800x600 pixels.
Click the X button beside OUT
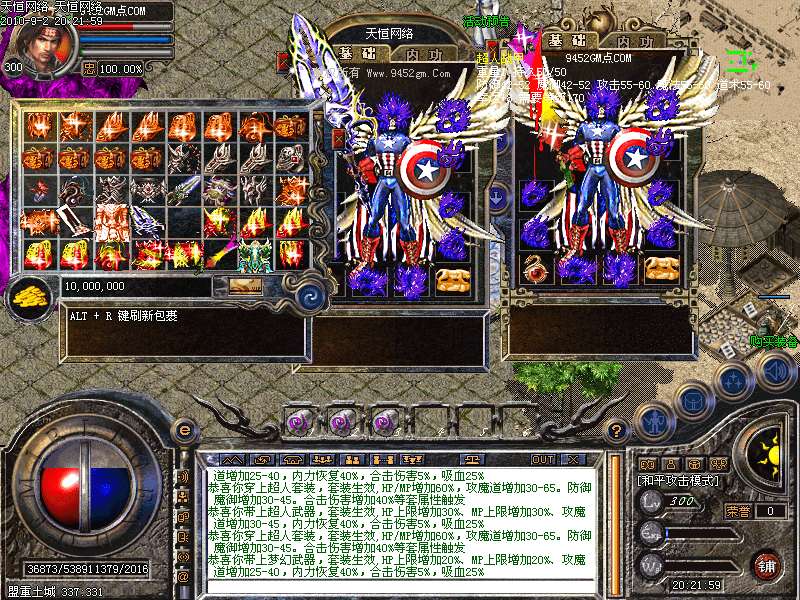pos(573,459)
